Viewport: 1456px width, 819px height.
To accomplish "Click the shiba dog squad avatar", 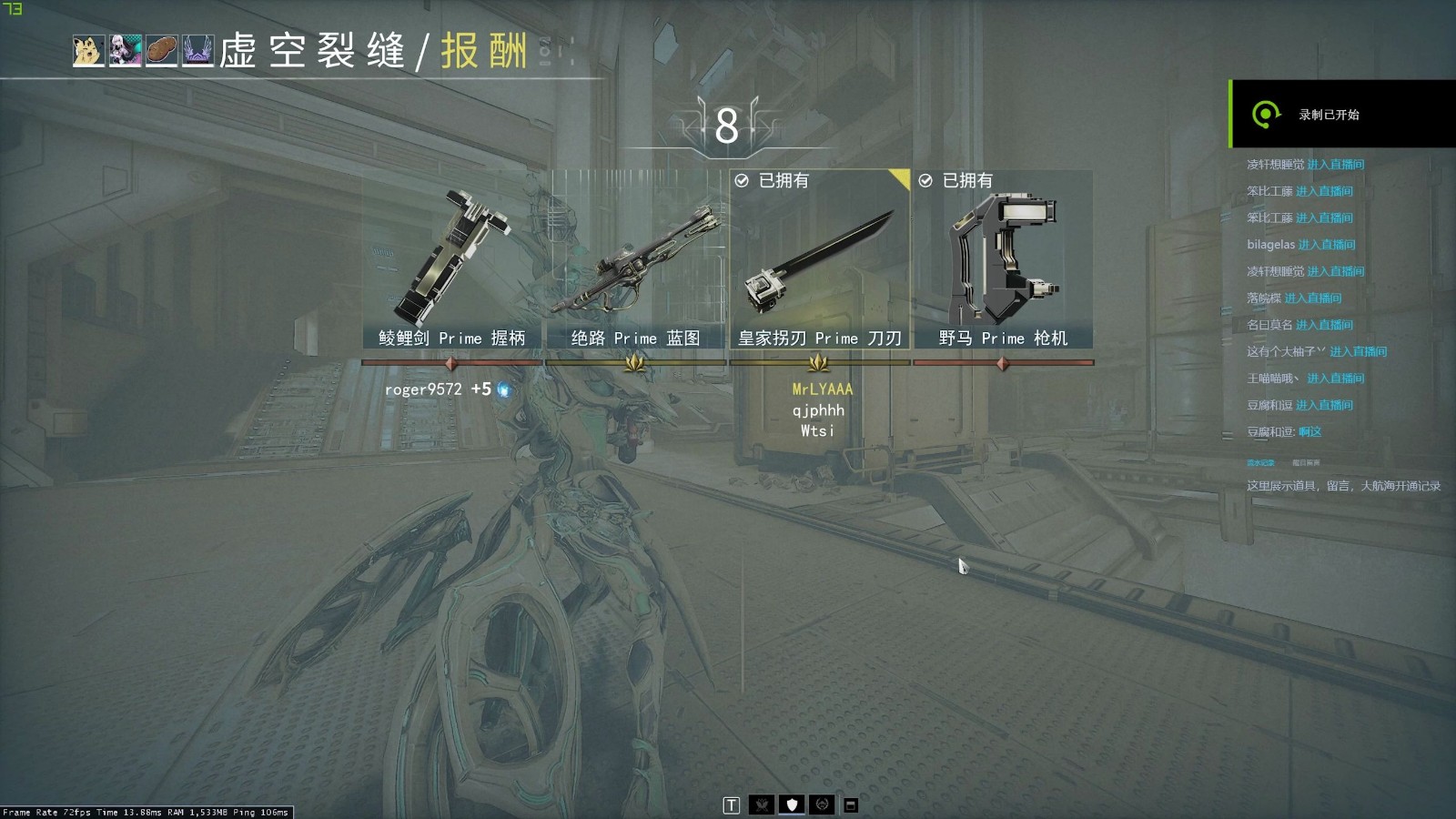I will tap(88, 51).
